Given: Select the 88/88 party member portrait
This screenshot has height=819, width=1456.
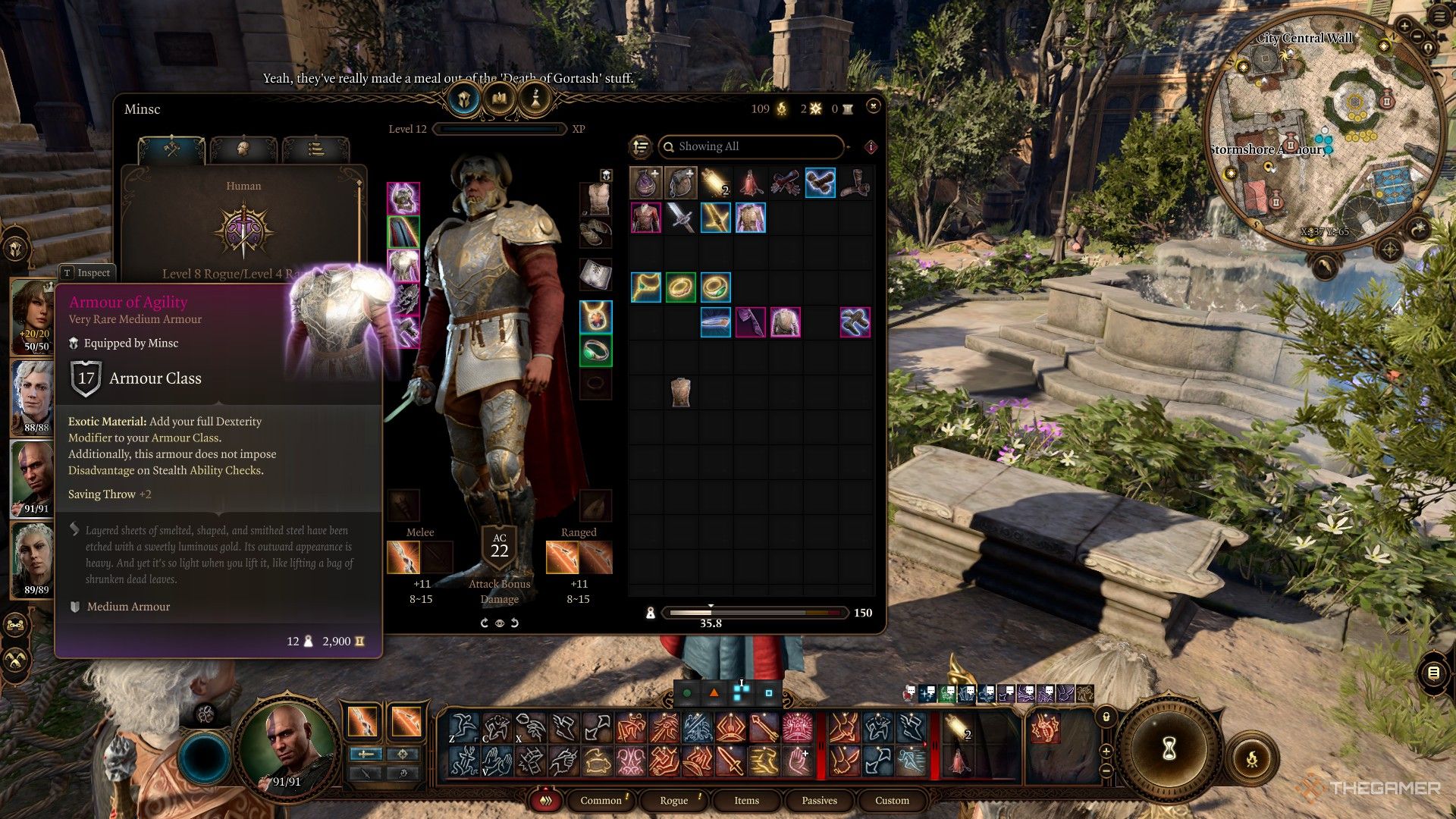Looking at the screenshot, I should click(x=33, y=394).
